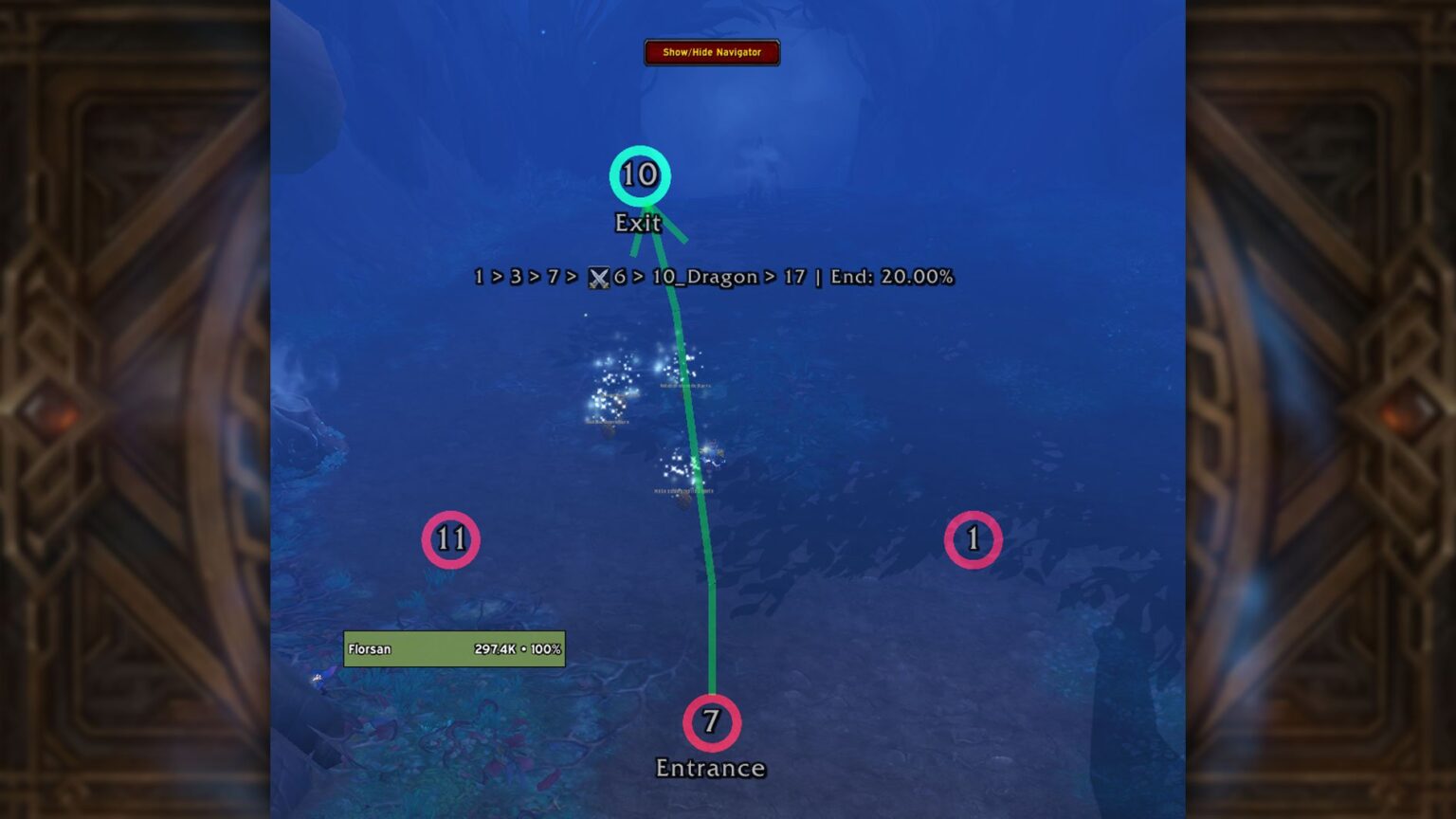1456x819 pixels.
Task: Click the crossed swords combat icon in route text
Action: point(597,277)
